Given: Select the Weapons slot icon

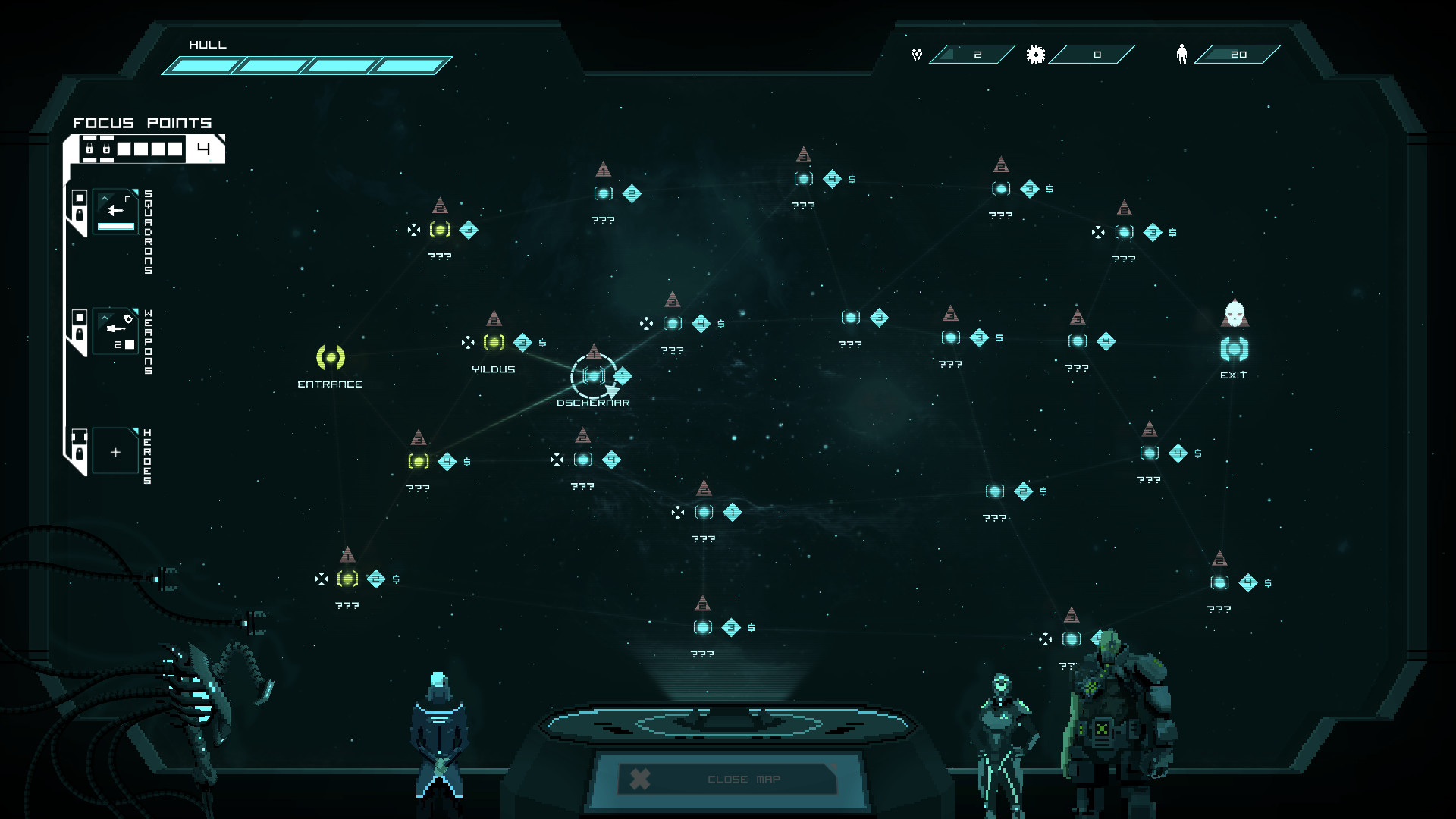Looking at the screenshot, I should [116, 331].
